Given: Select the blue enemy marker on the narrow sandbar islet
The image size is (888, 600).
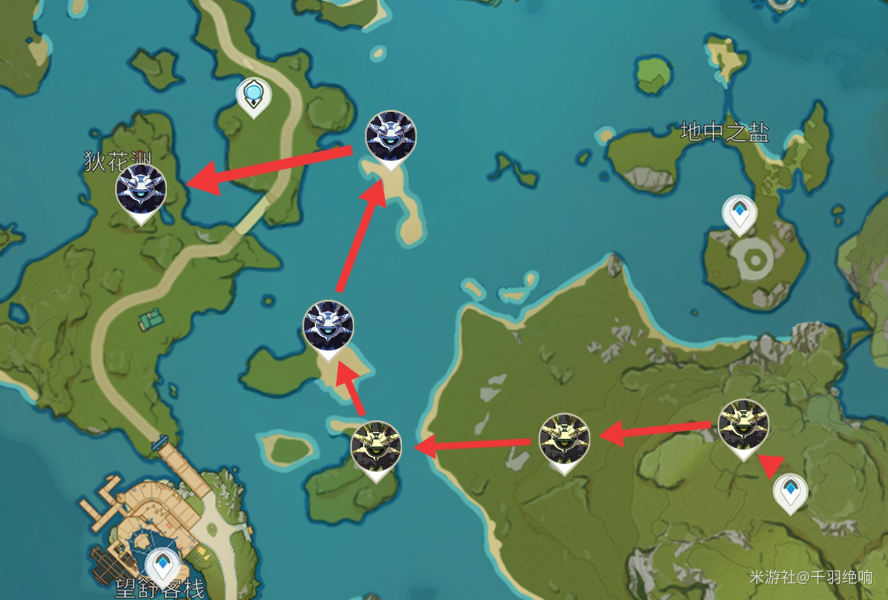Looking at the screenshot, I should [x=390, y=137].
